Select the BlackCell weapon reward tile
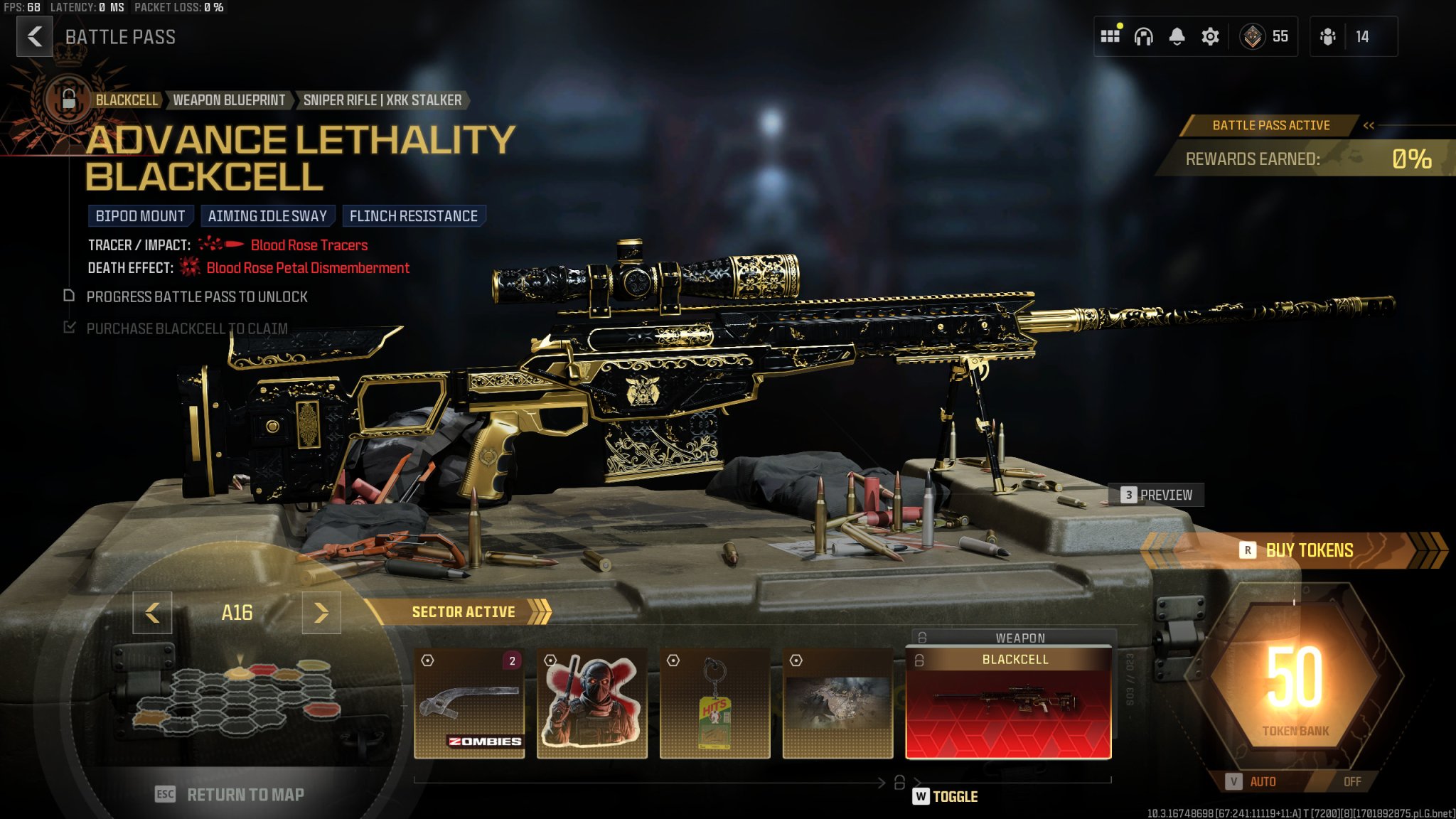Screen dimensions: 1456x819 click(1008, 702)
